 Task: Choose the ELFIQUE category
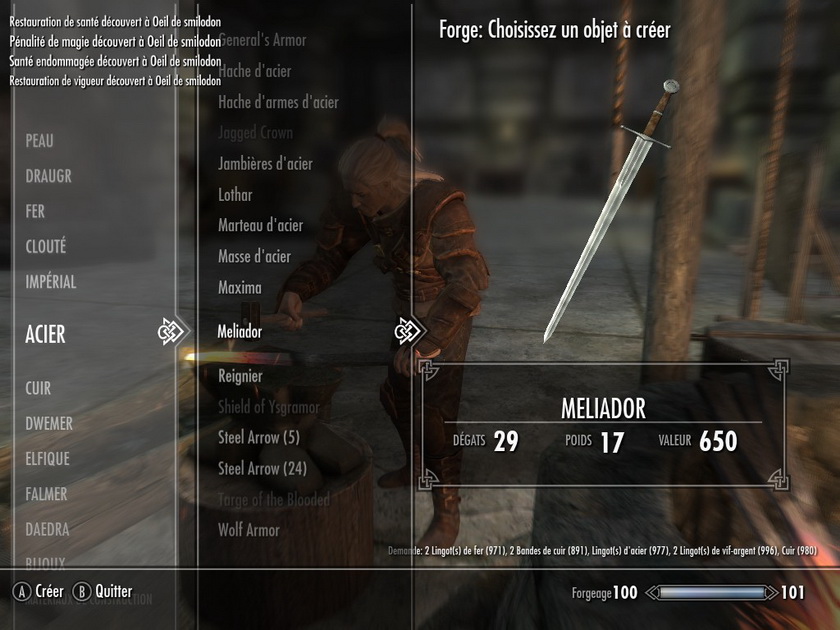pos(48,459)
